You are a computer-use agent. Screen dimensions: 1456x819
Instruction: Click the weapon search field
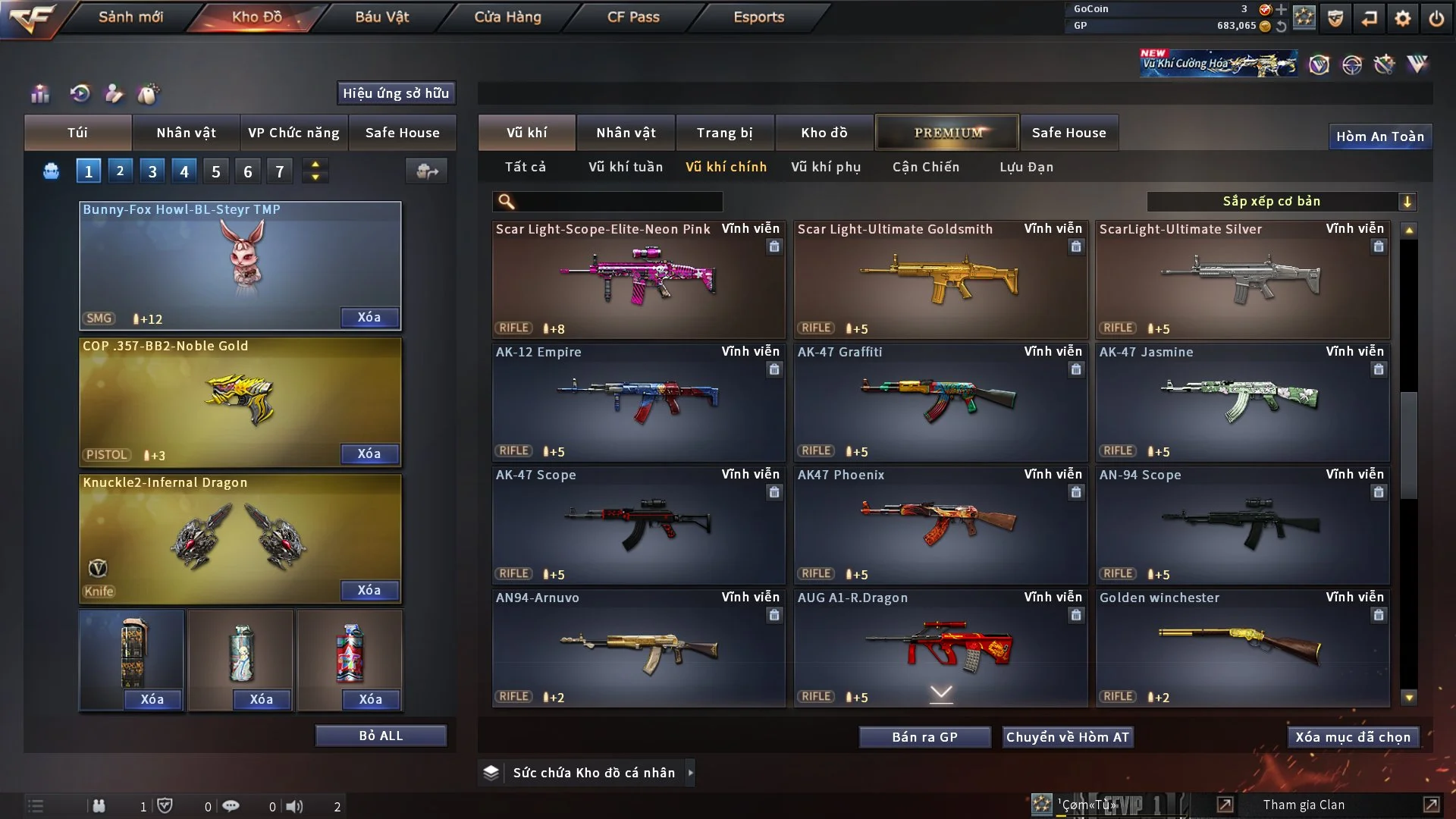pos(618,202)
